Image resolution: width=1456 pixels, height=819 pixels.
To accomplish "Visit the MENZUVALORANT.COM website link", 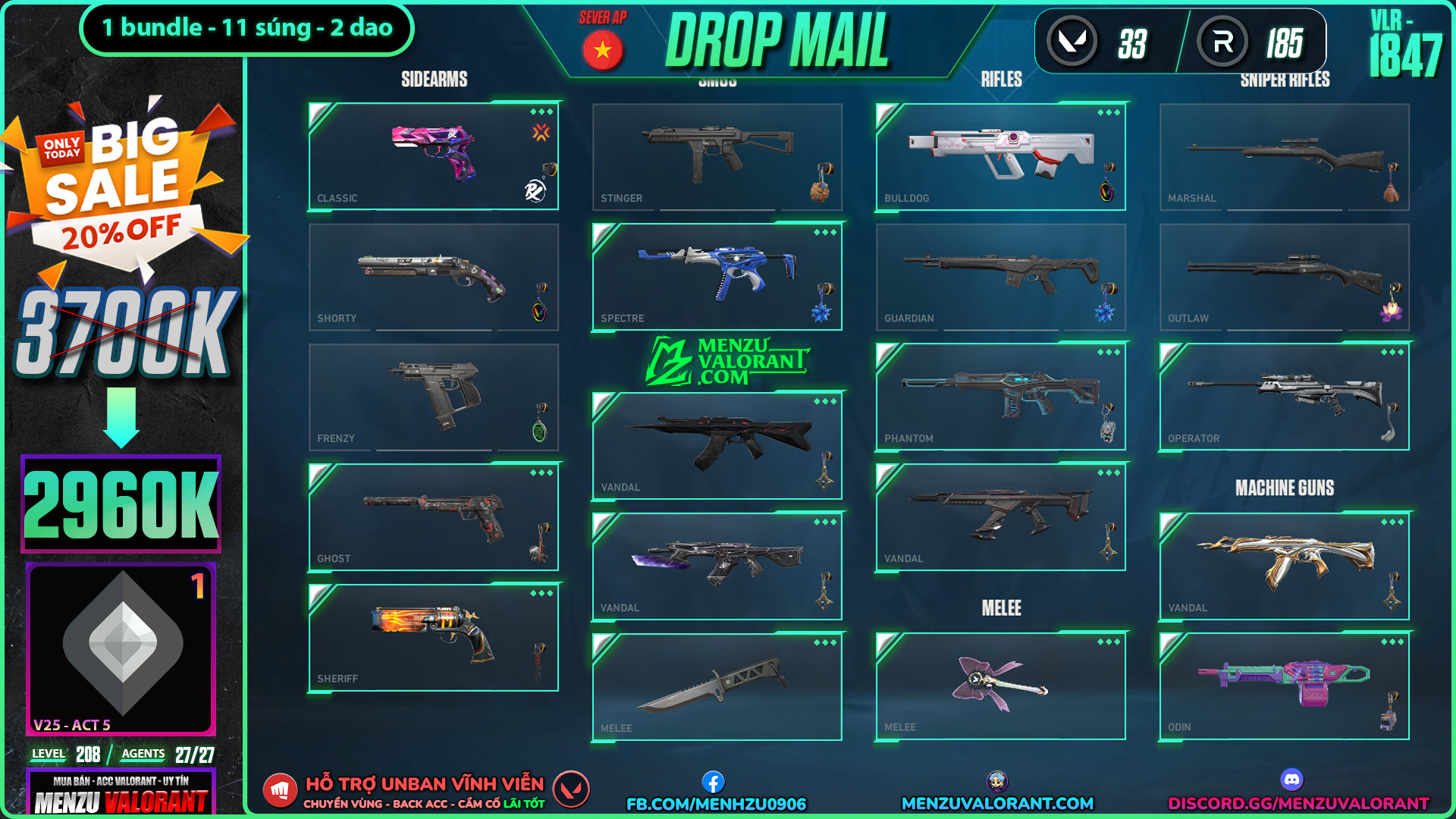I will (997, 803).
